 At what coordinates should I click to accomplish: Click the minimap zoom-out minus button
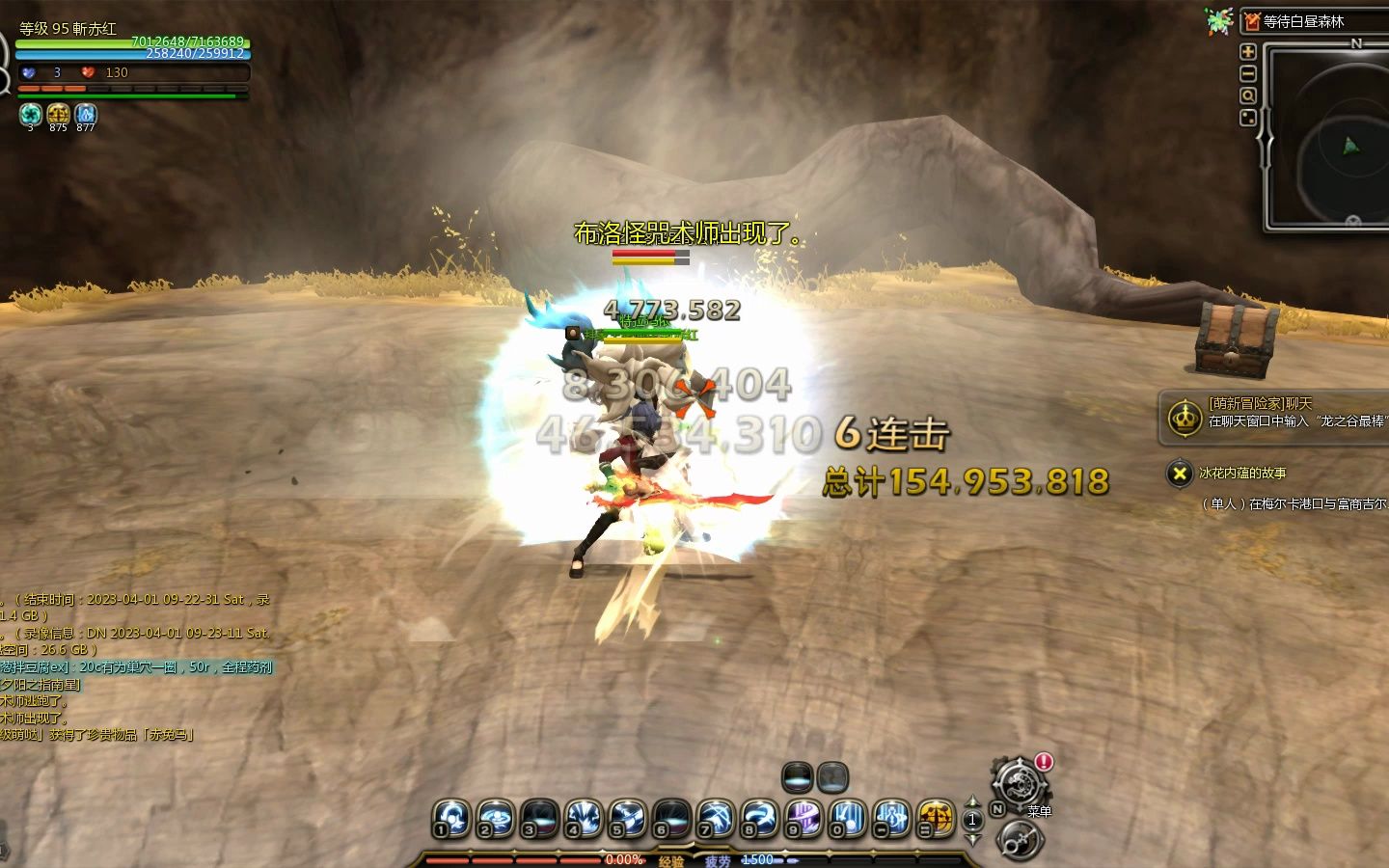tap(1247, 73)
